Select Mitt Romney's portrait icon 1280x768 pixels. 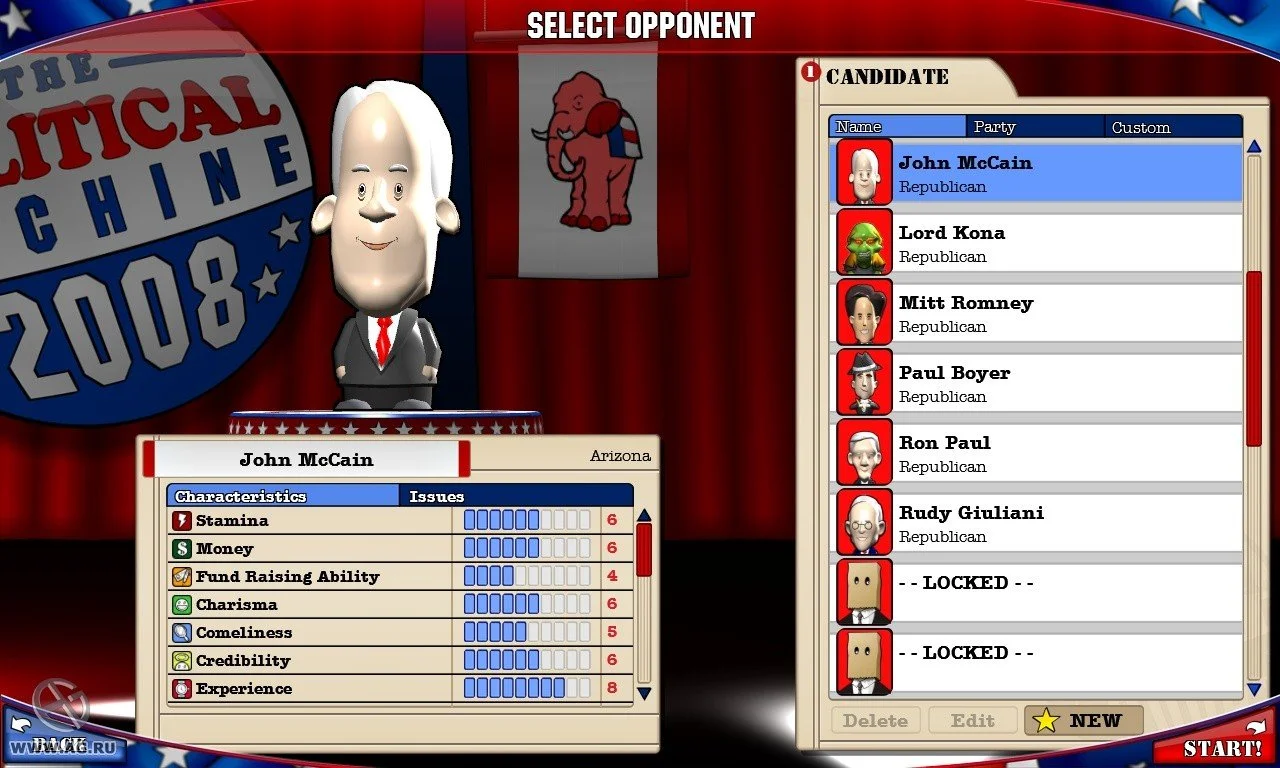pos(863,313)
